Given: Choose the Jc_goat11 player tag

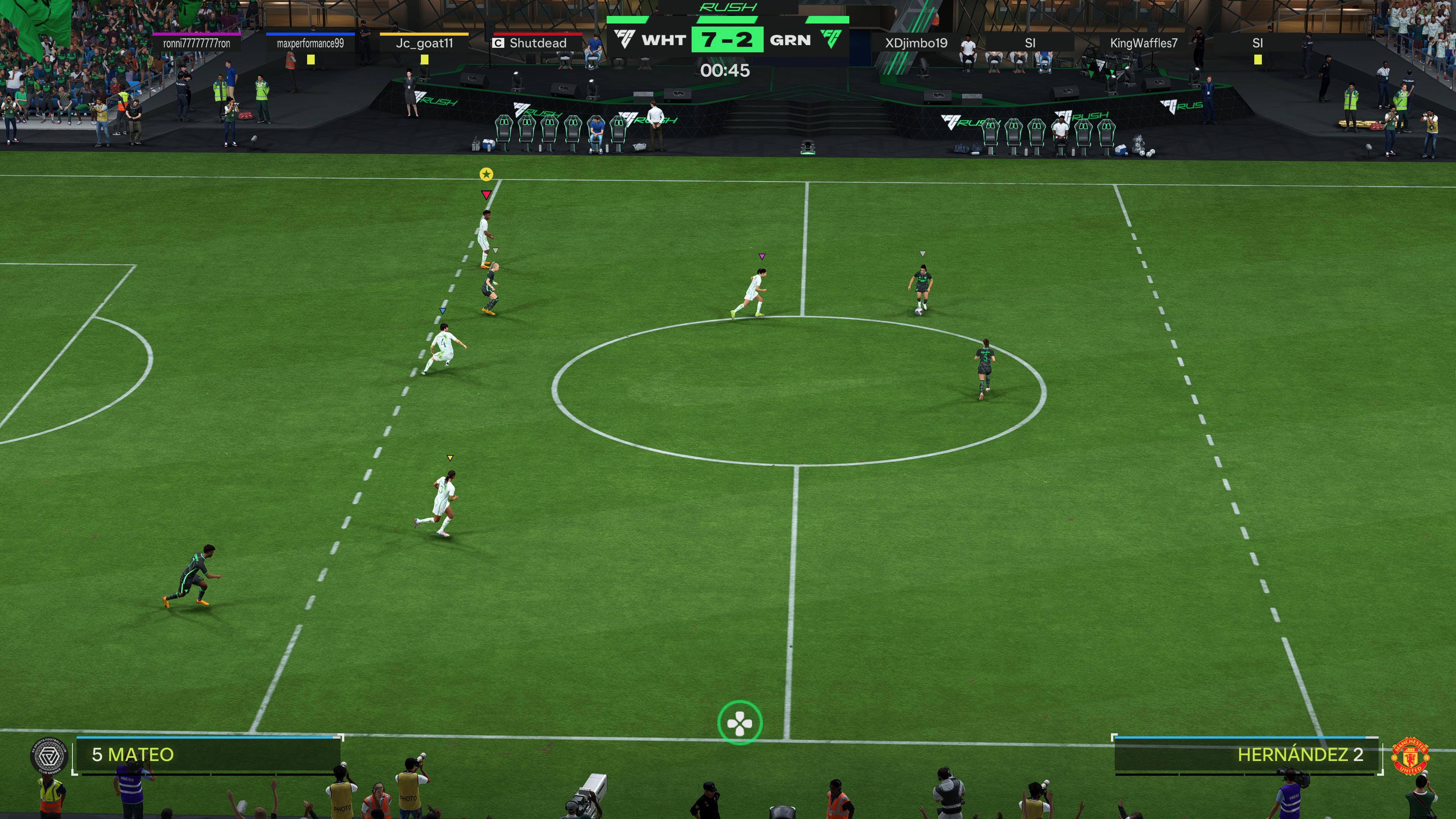Looking at the screenshot, I should [x=424, y=43].
